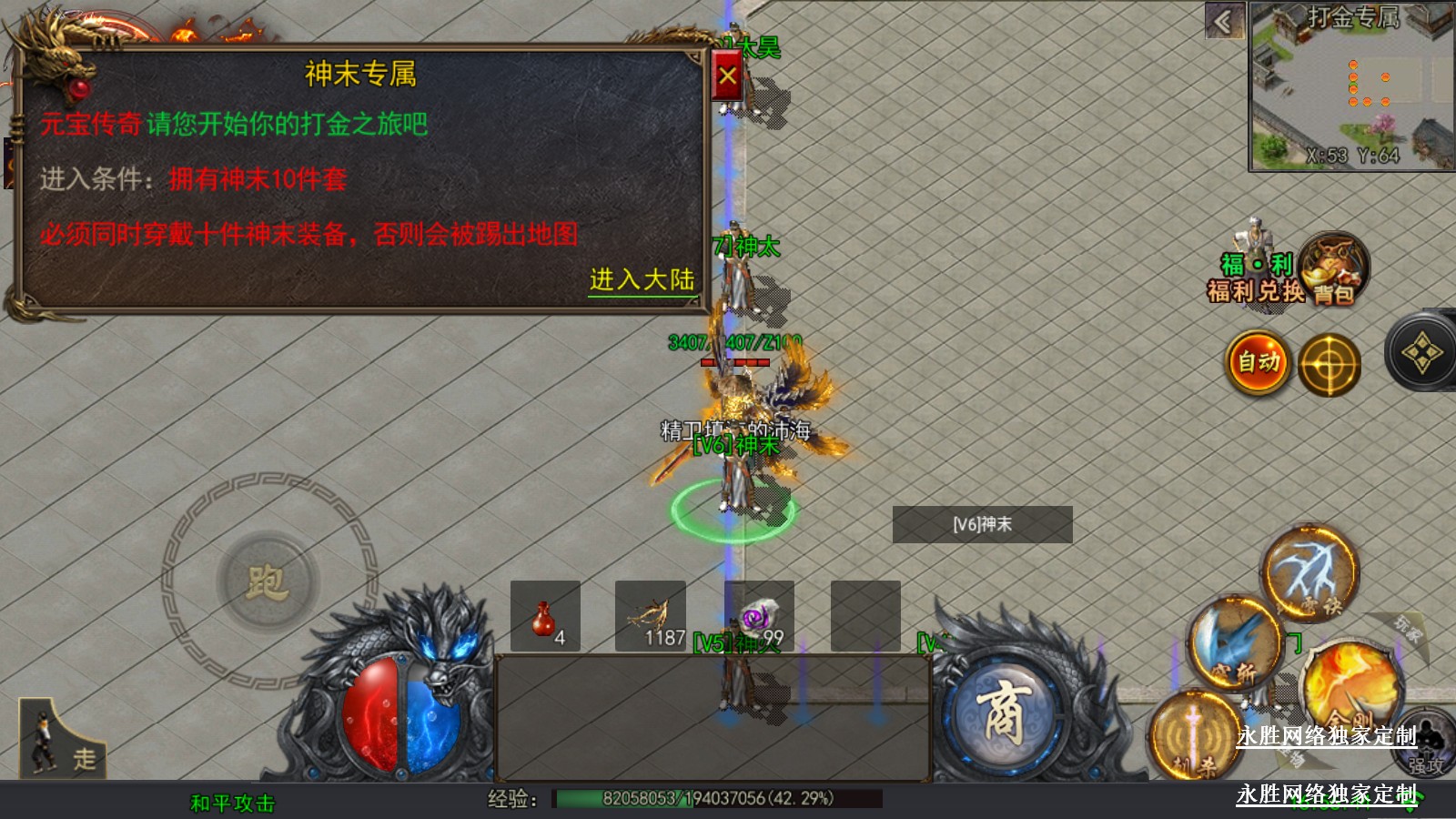
Task: Tap the 跑 run joystick center
Action: point(268,581)
